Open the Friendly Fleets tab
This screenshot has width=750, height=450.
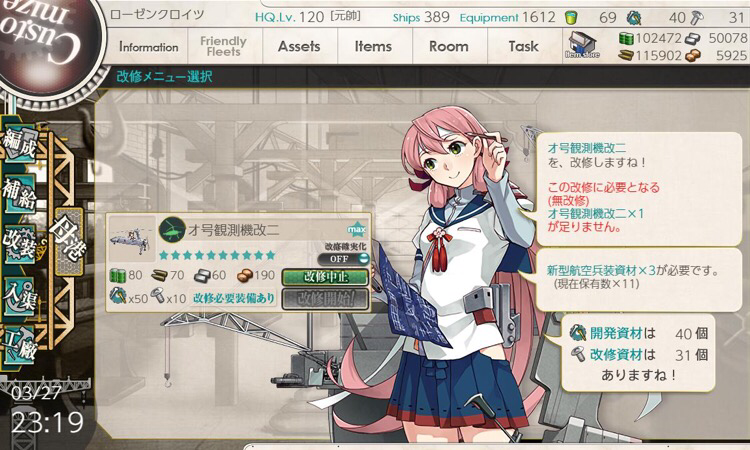pos(223,46)
